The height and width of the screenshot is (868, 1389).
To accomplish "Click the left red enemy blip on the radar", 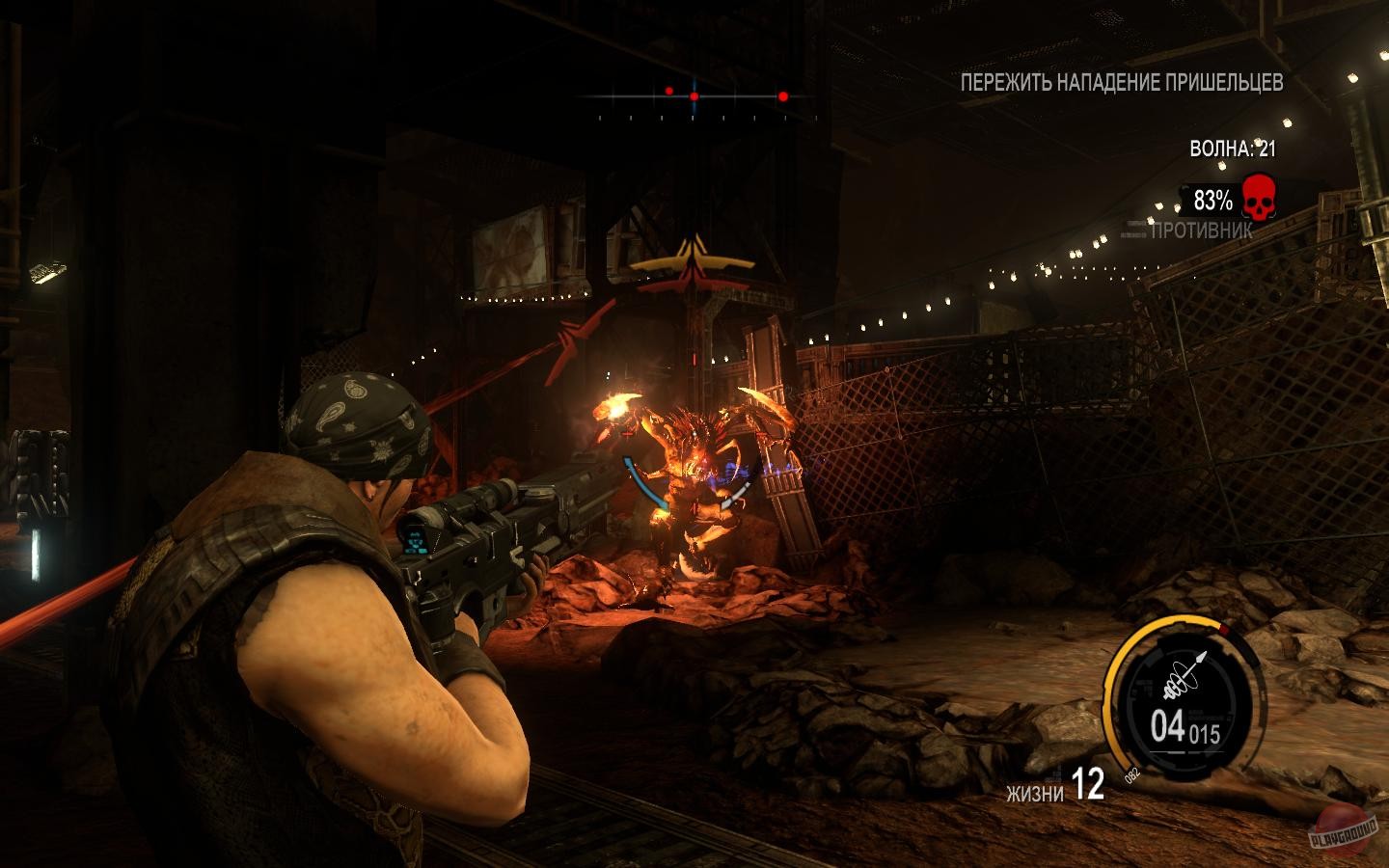I will click(x=667, y=89).
